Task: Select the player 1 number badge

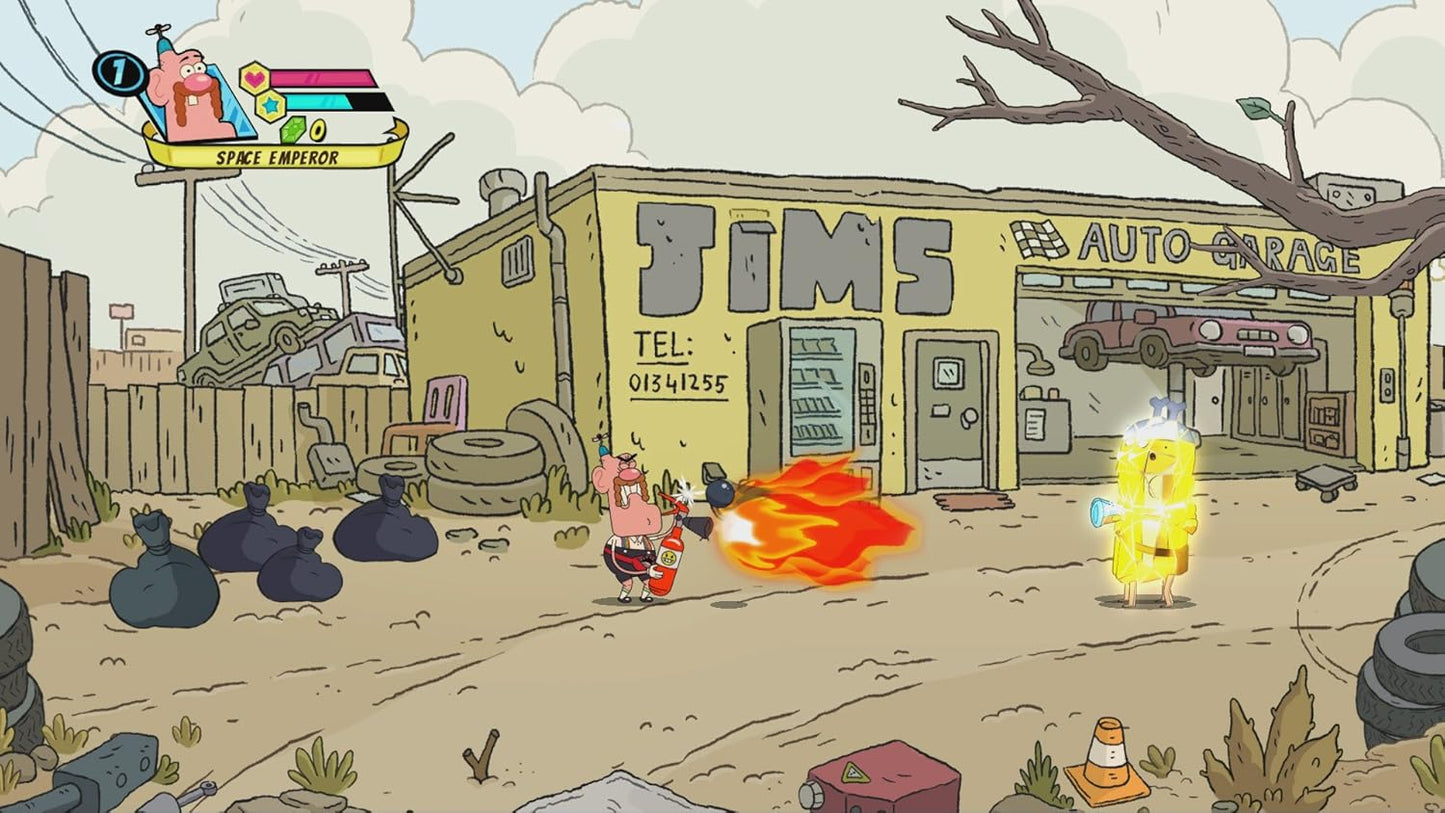Action: pos(118,73)
